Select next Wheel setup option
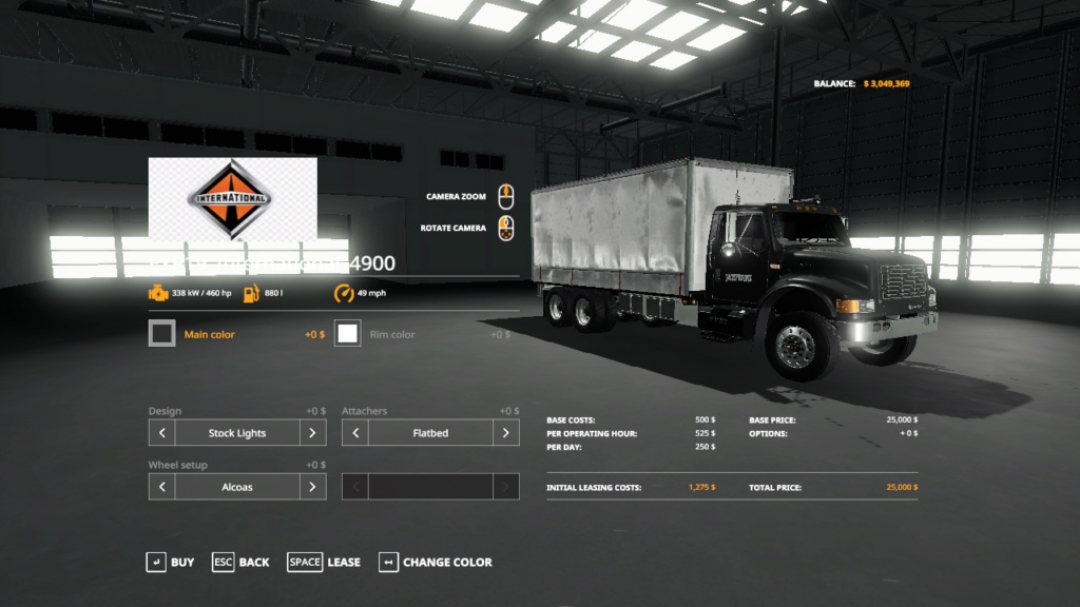Image resolution: width=1080 pixels, height=607 pixels. [x=312, y=487]
